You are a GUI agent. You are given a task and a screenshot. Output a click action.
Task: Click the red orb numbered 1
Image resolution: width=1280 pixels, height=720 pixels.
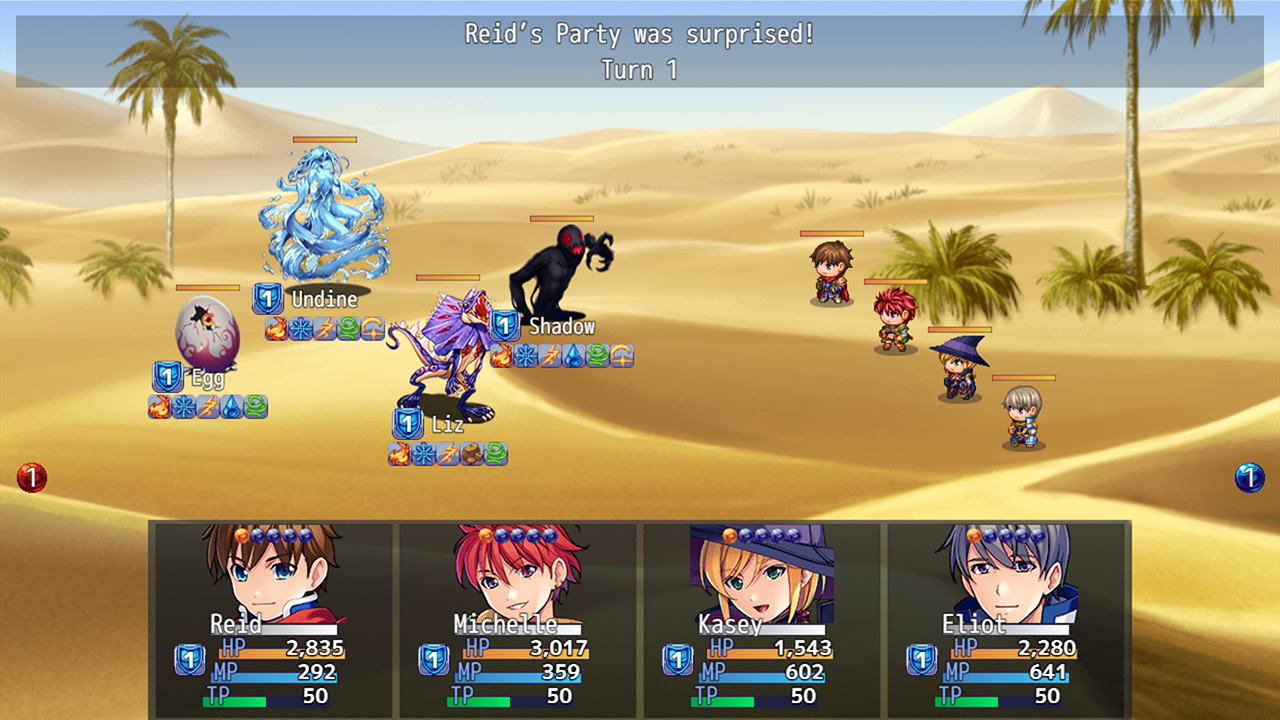pos(32,478)
